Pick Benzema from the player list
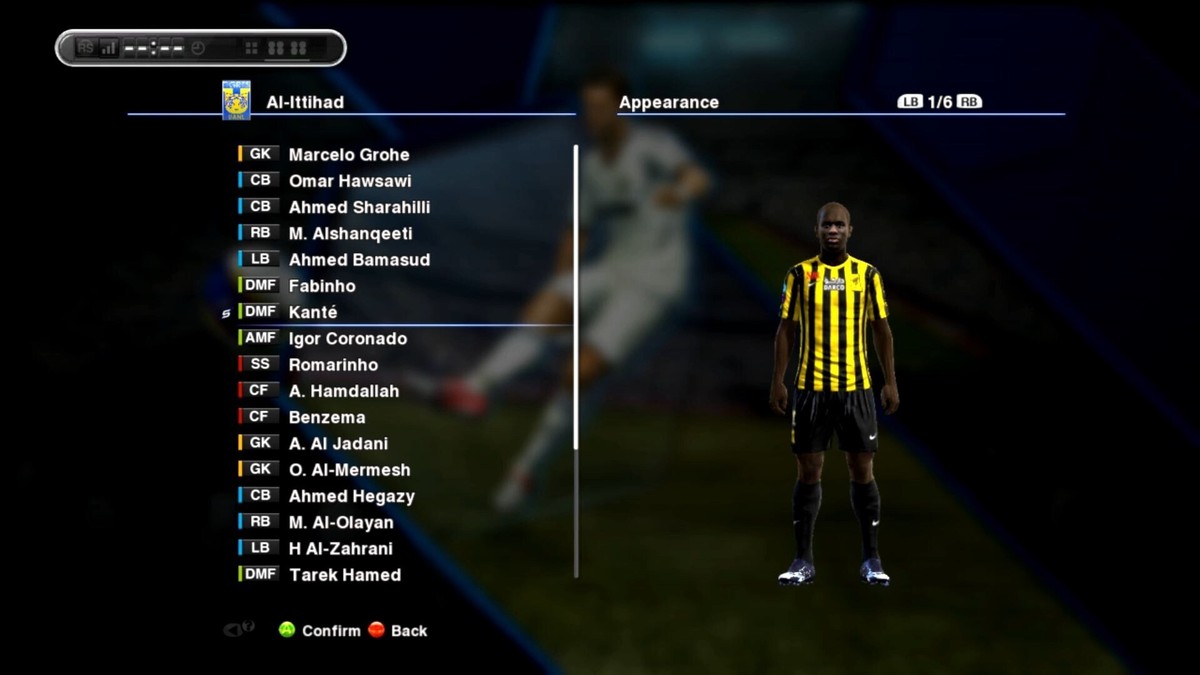 click(327, 417)
